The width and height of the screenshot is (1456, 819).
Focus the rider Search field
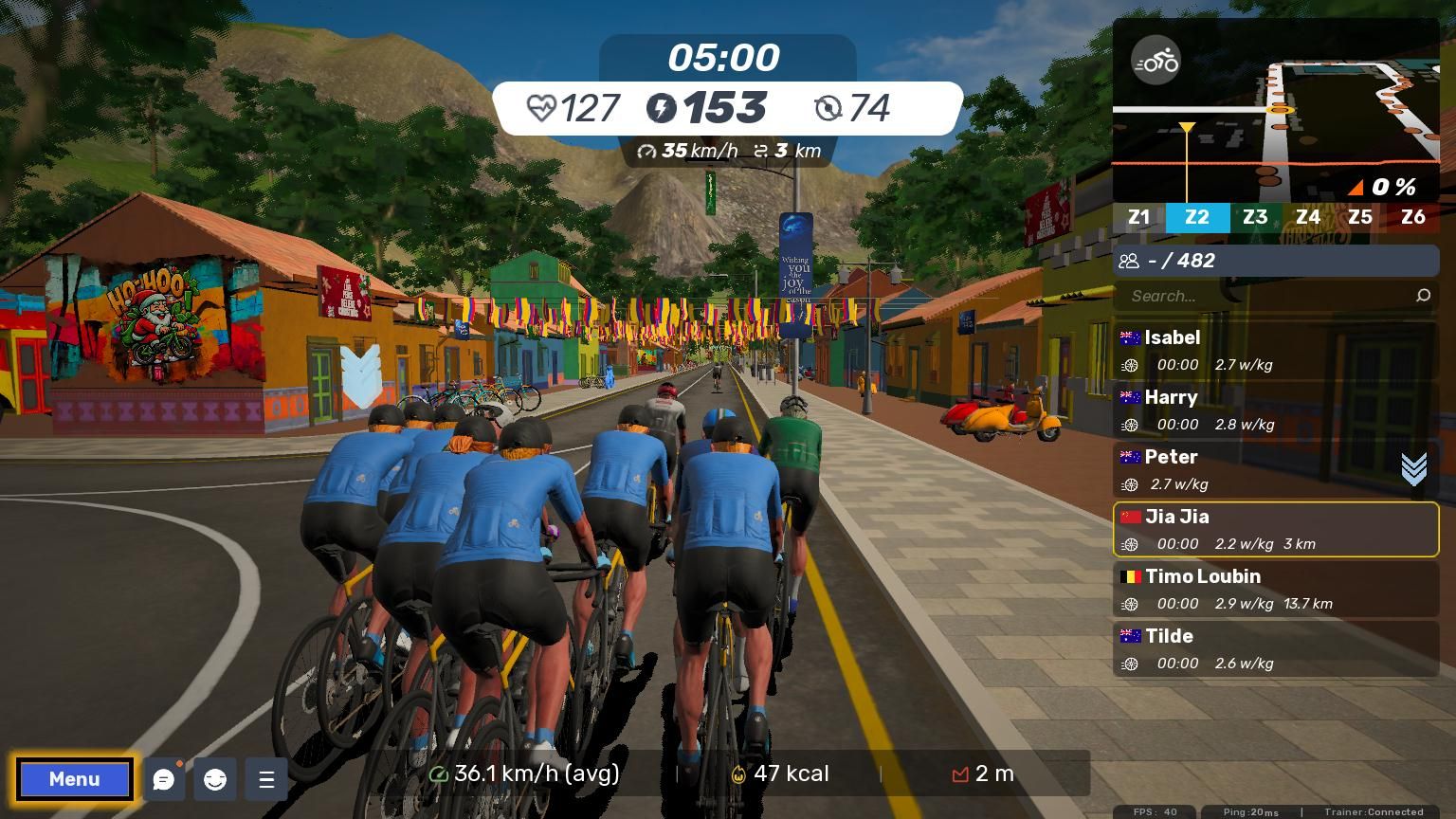point(1265,296)
